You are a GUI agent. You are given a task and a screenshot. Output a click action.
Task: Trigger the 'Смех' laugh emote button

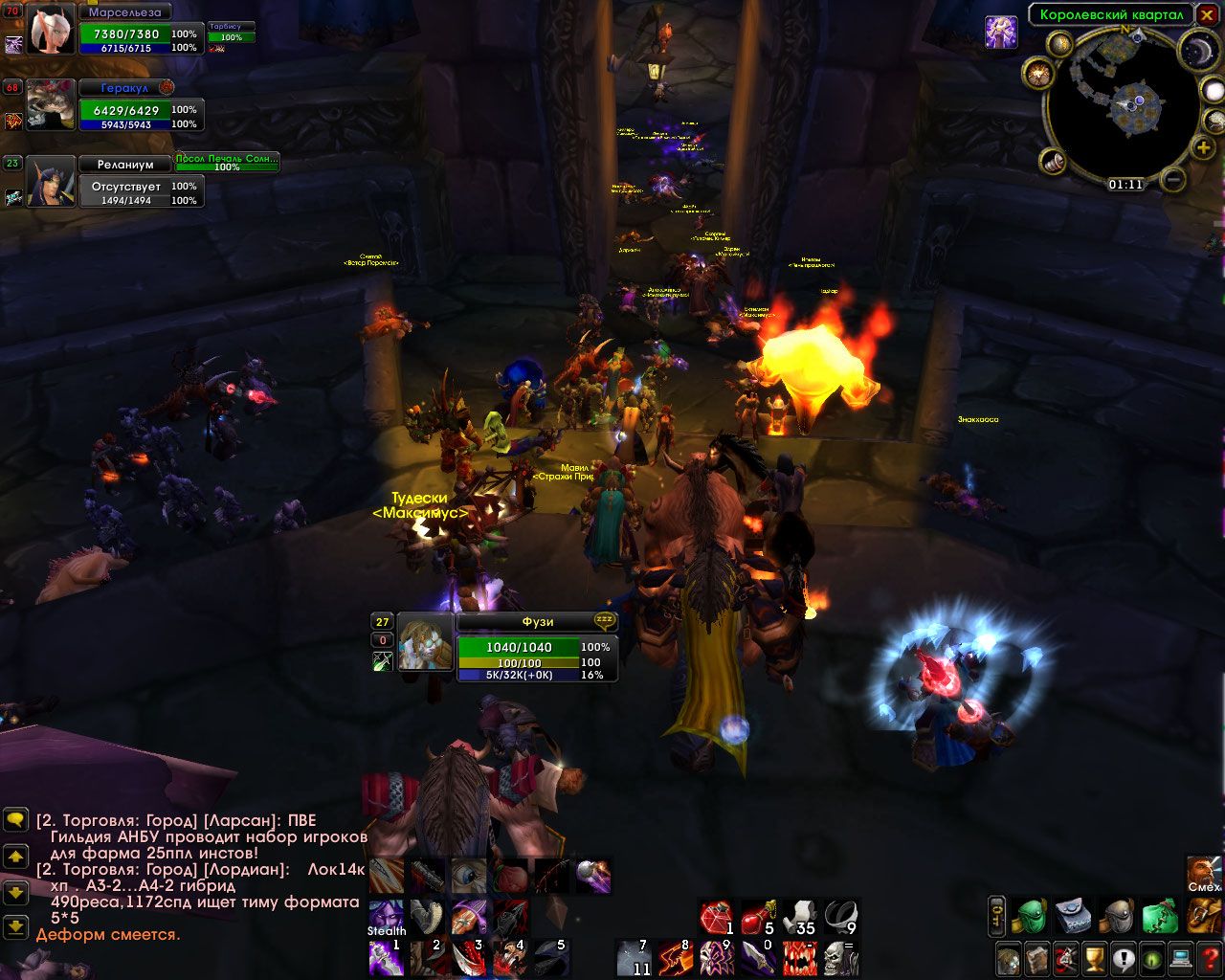pyautogui.click(x=1204, y=873)
